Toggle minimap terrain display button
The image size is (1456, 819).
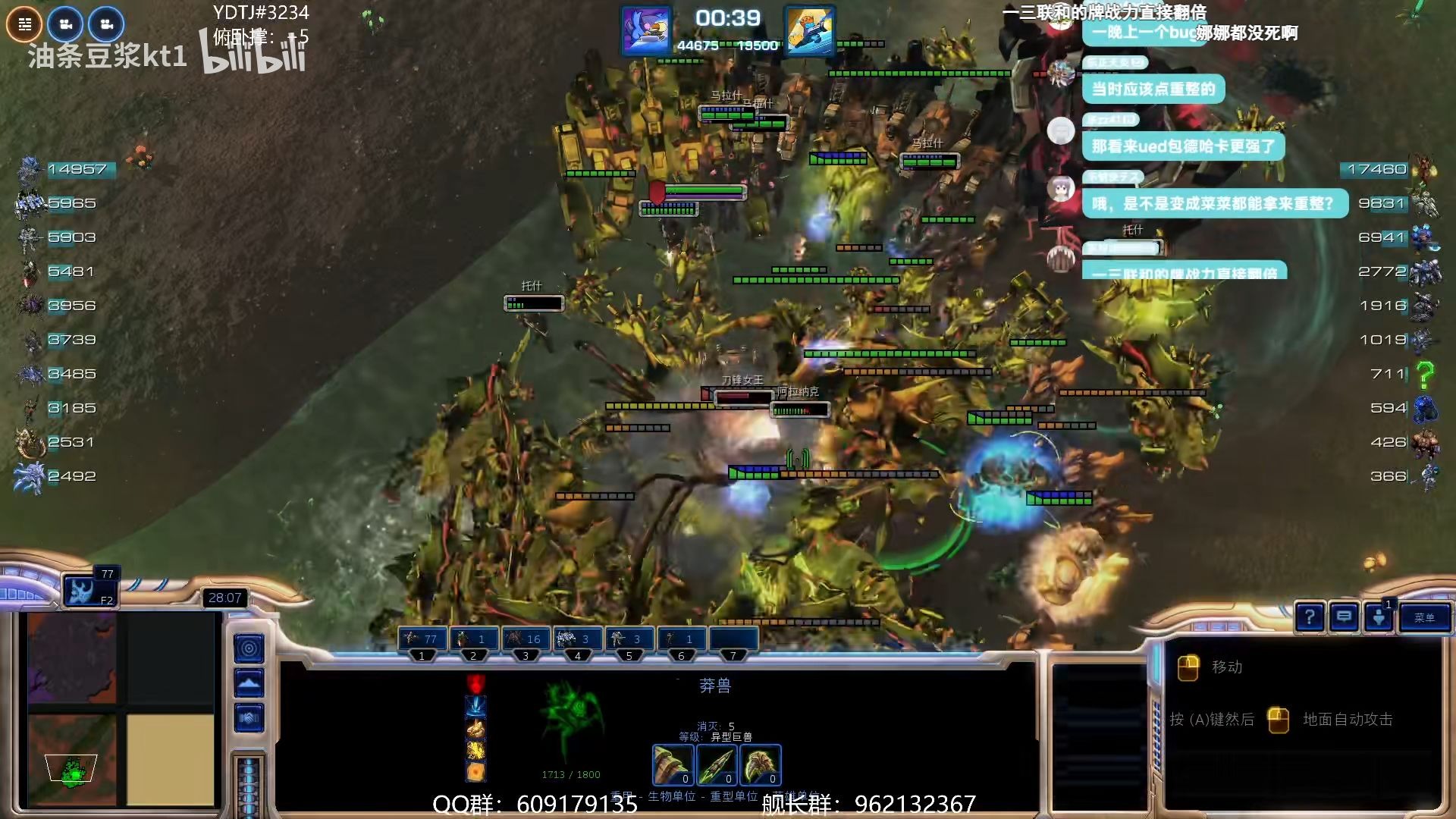click(249, 683)
